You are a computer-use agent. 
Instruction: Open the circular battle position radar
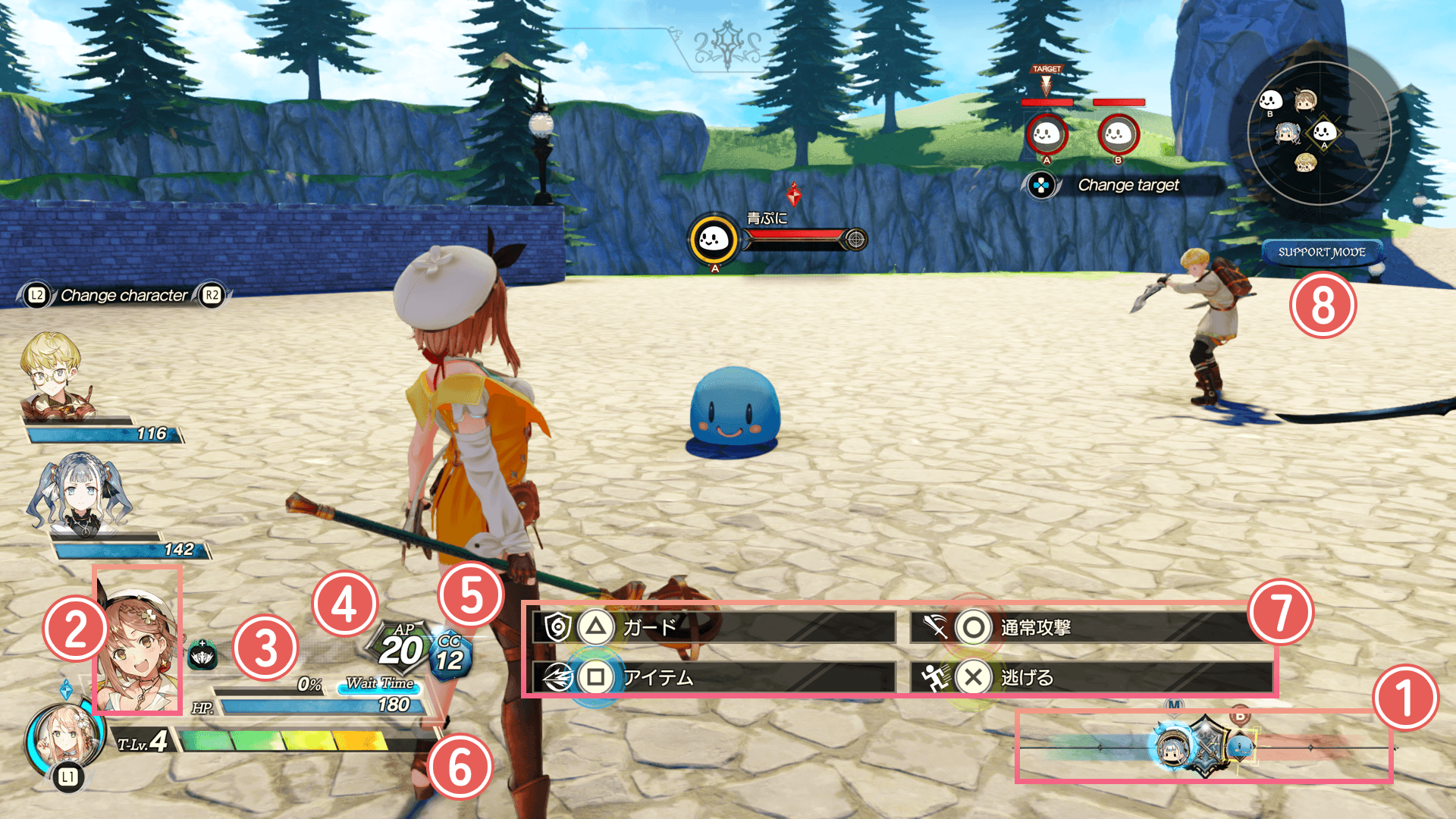coord(1318,133)
